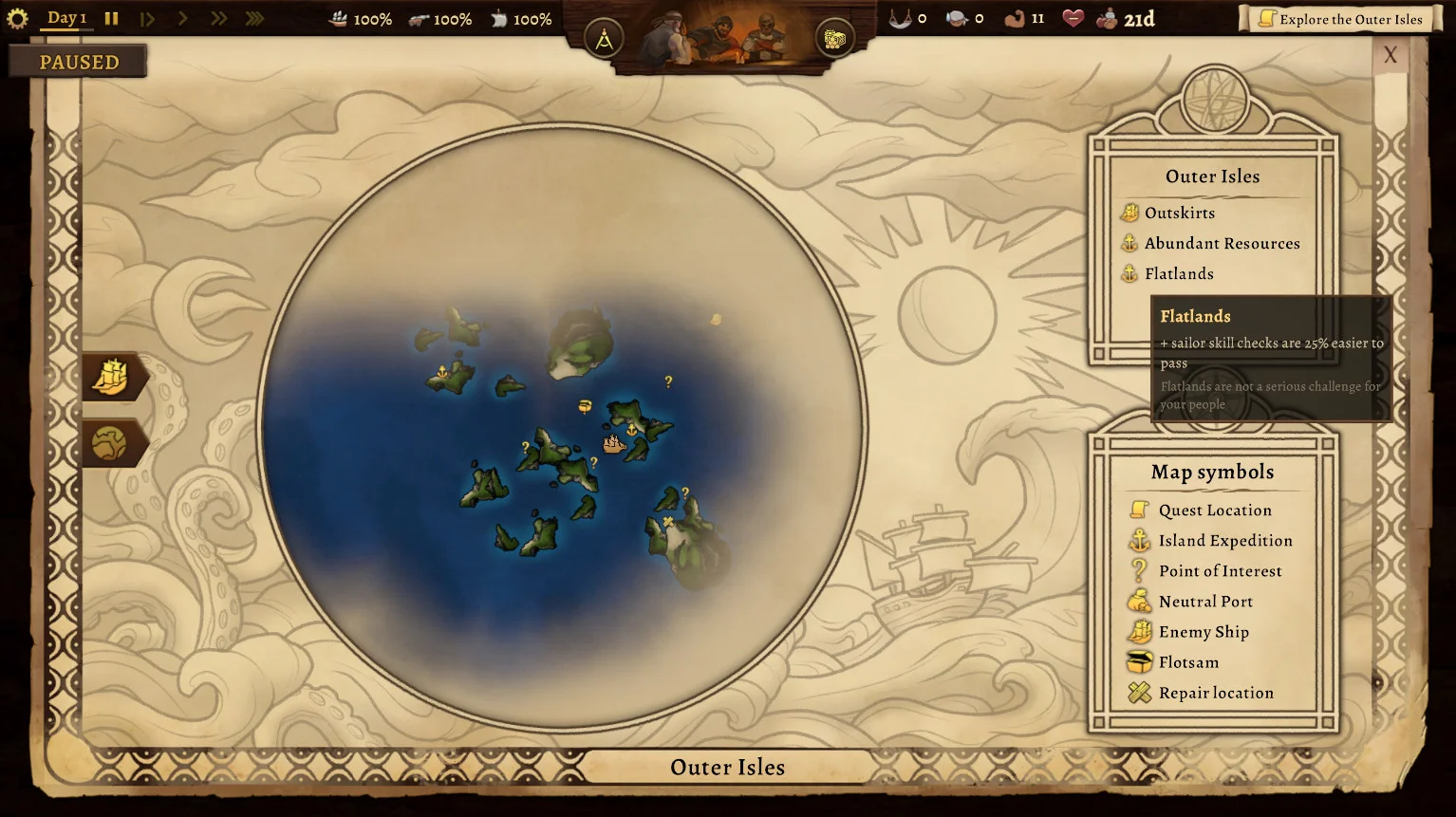
Task: Select the player ship marker on map
Action: tap(614, 443)
